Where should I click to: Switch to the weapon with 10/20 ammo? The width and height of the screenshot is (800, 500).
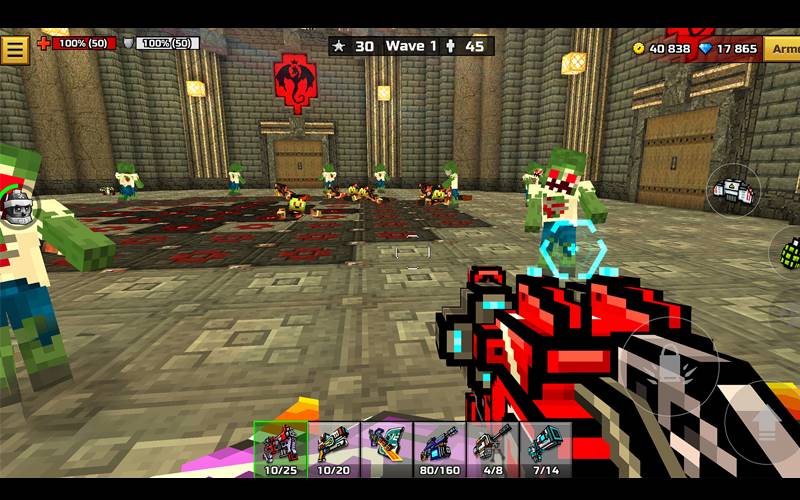pyautogui.click(x=333, y=448)
